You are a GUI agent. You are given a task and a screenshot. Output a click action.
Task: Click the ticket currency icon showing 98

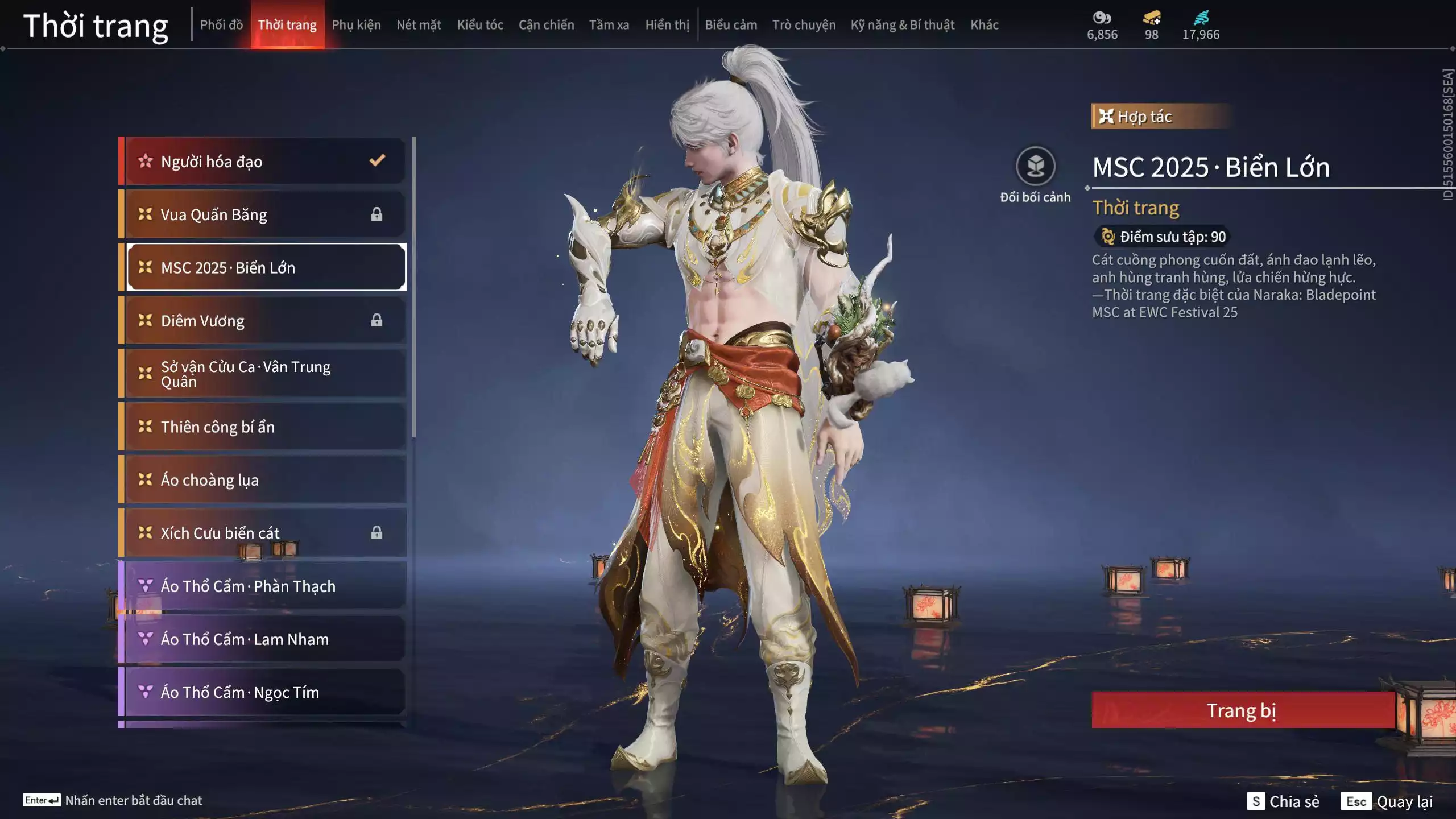coord(1151,18)
